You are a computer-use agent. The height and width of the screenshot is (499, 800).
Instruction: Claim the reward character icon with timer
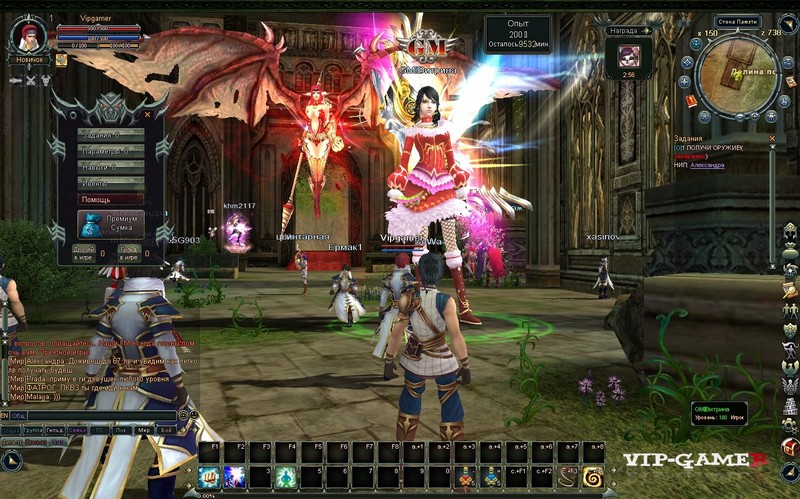click(629, 55)
